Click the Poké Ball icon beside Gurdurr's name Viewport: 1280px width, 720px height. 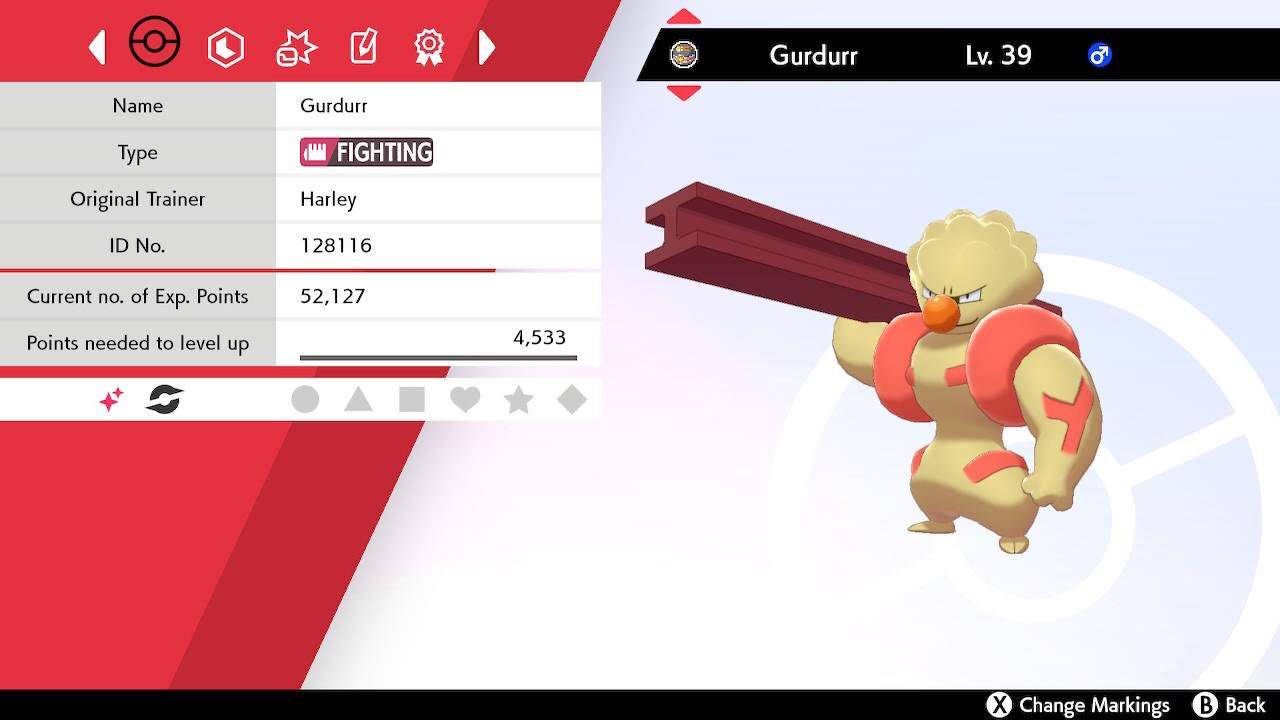[x=685, y=55]
